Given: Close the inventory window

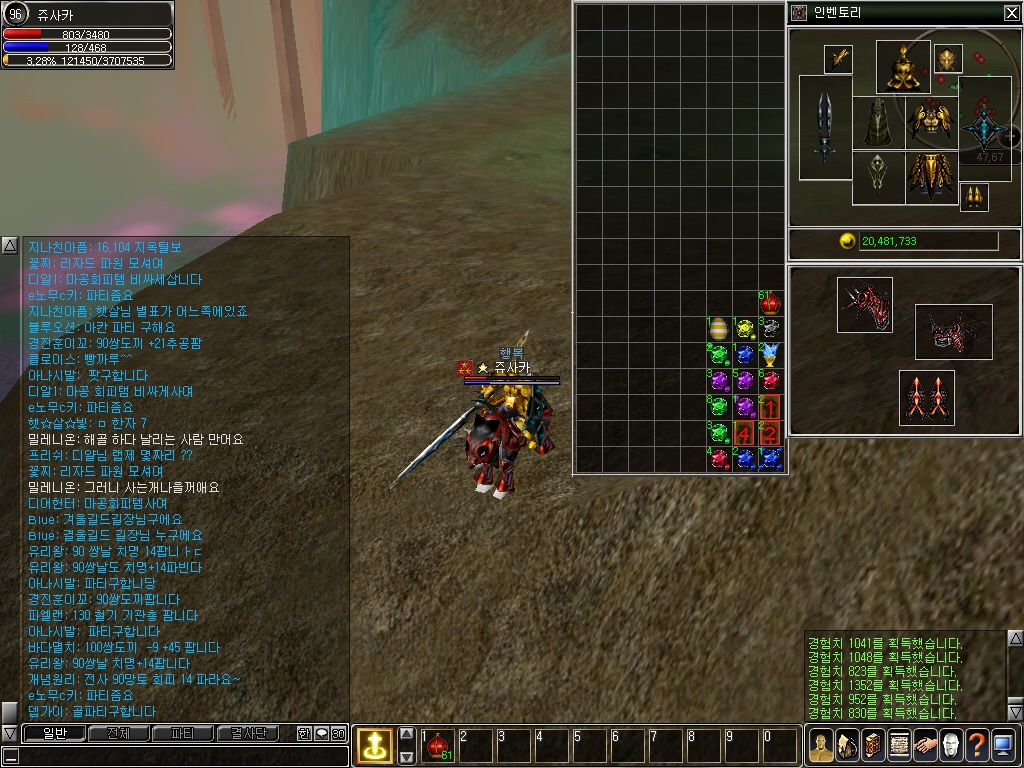Looking at the screenshot, I should click(1011, 13).
